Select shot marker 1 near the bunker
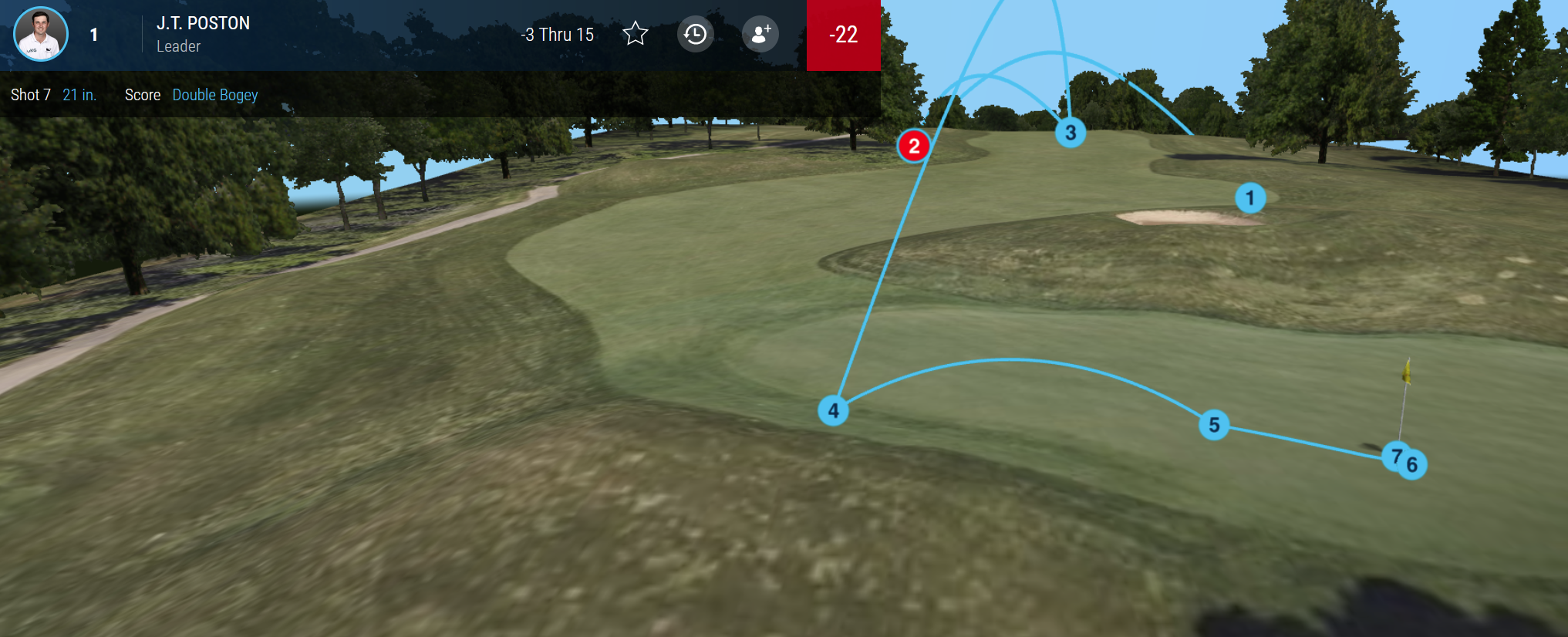This screenshot has height=637, width=1568. pos(1249,198)
